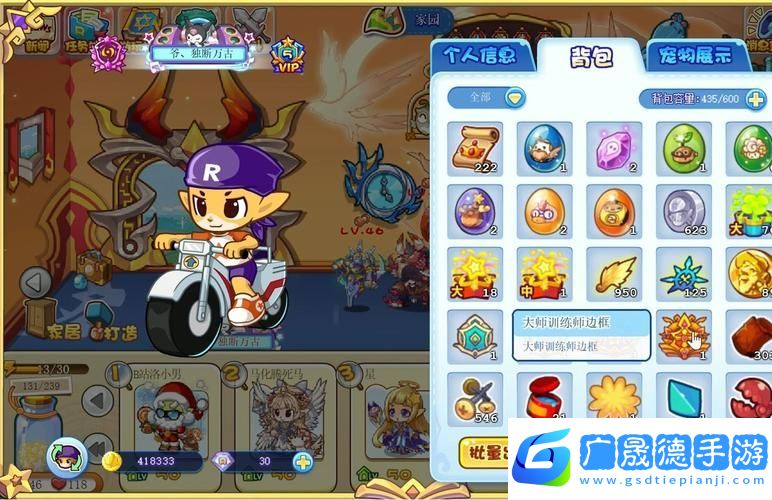This screenshot has width=772, height=500.
Task: Select the 背包 tab
Action: (591, 57)
